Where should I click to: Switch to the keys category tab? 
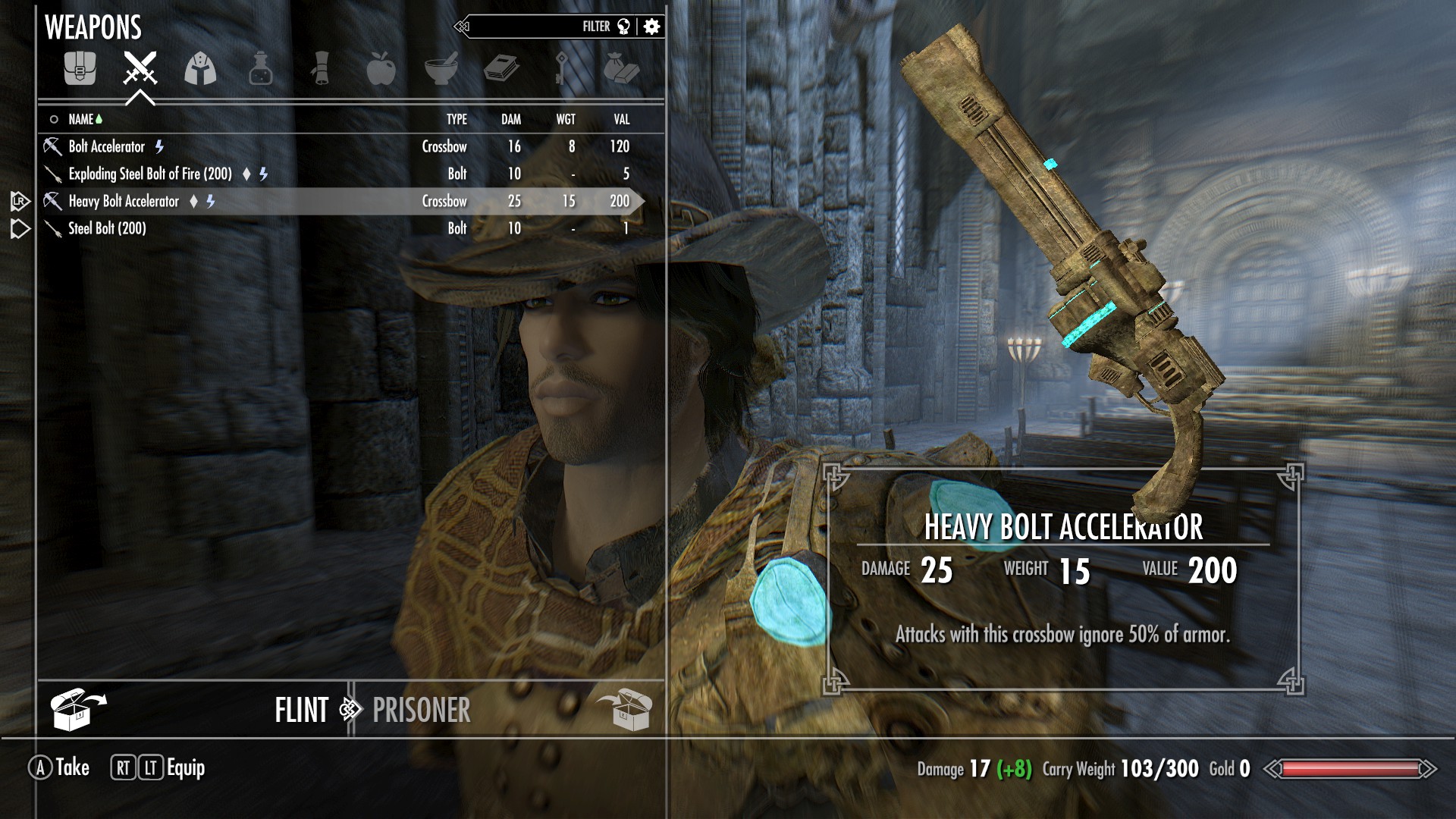(x=561, y=69)
